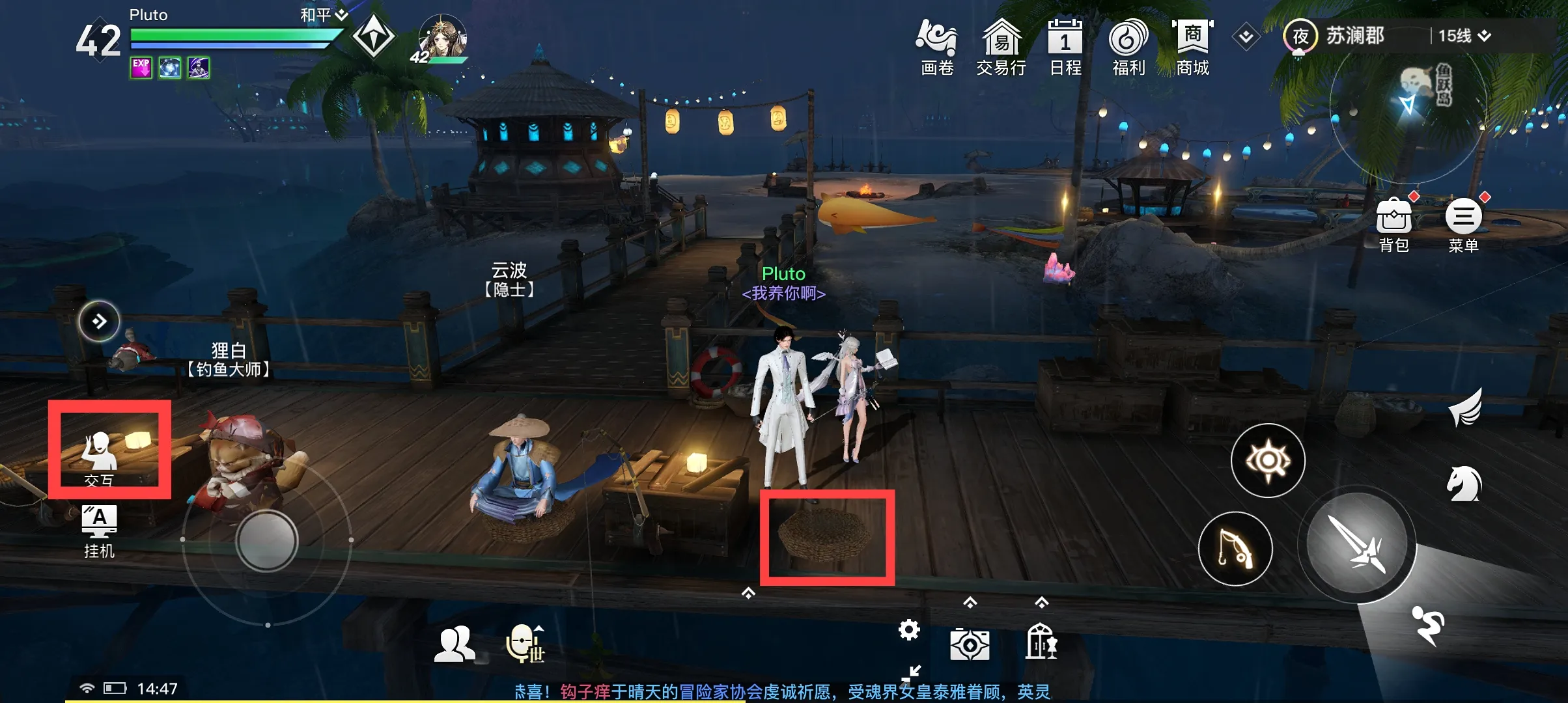Open the gear settings icon
Image resolution: width=1568 pixels, height=703 pixels.
click(909, 629)
